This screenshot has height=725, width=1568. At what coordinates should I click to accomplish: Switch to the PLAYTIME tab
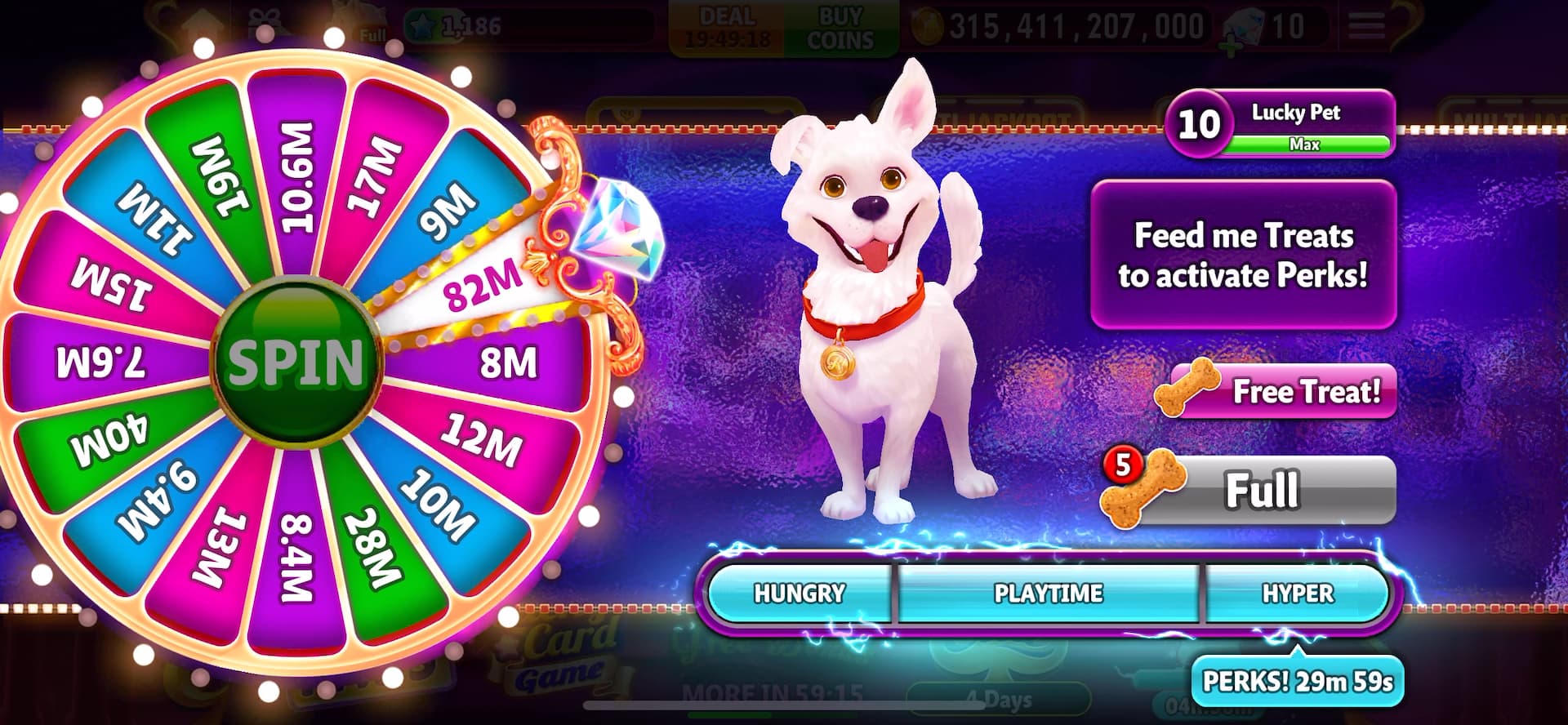click(1049, 594)
